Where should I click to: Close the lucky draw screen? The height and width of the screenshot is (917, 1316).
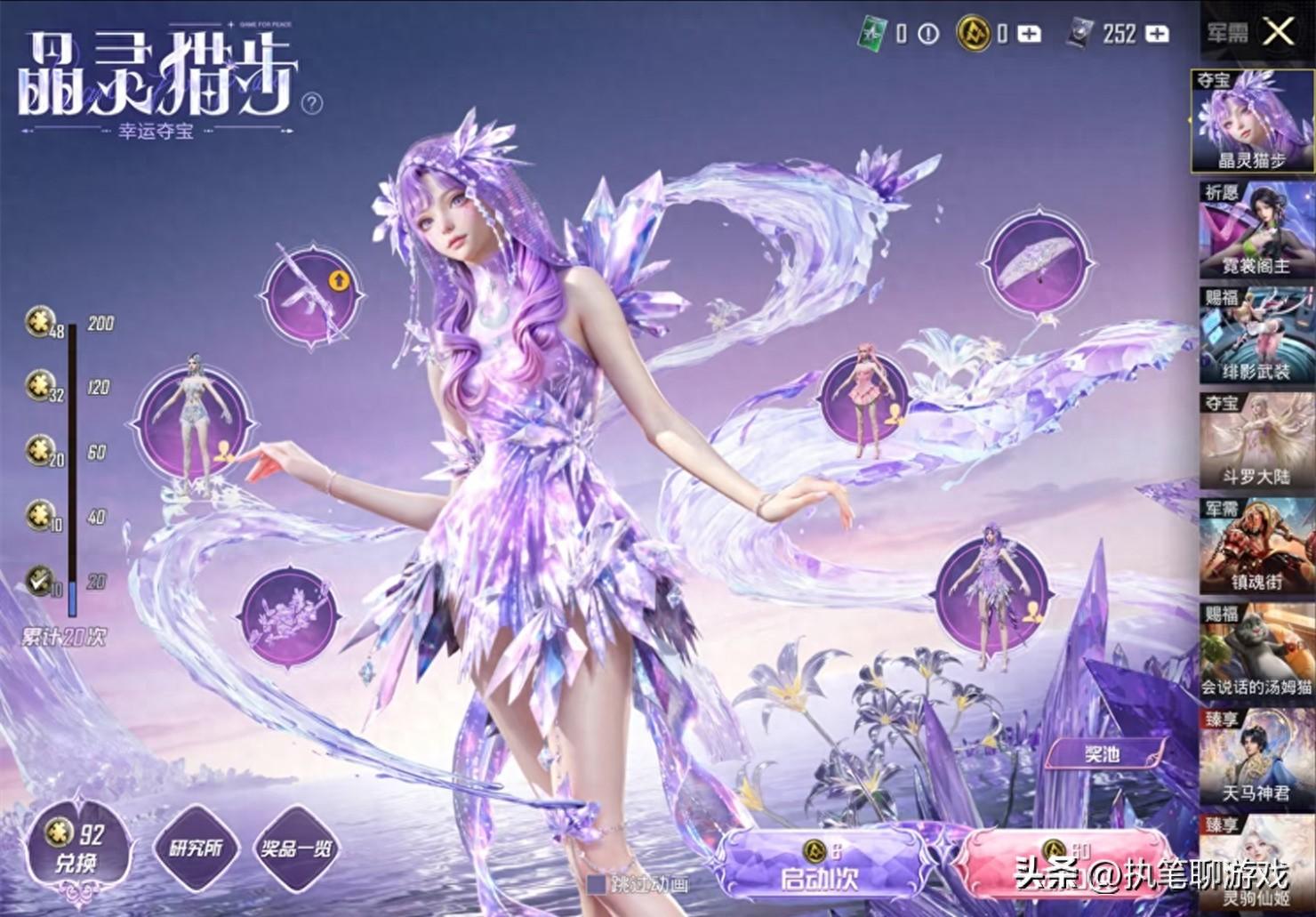pos(1278,33)
